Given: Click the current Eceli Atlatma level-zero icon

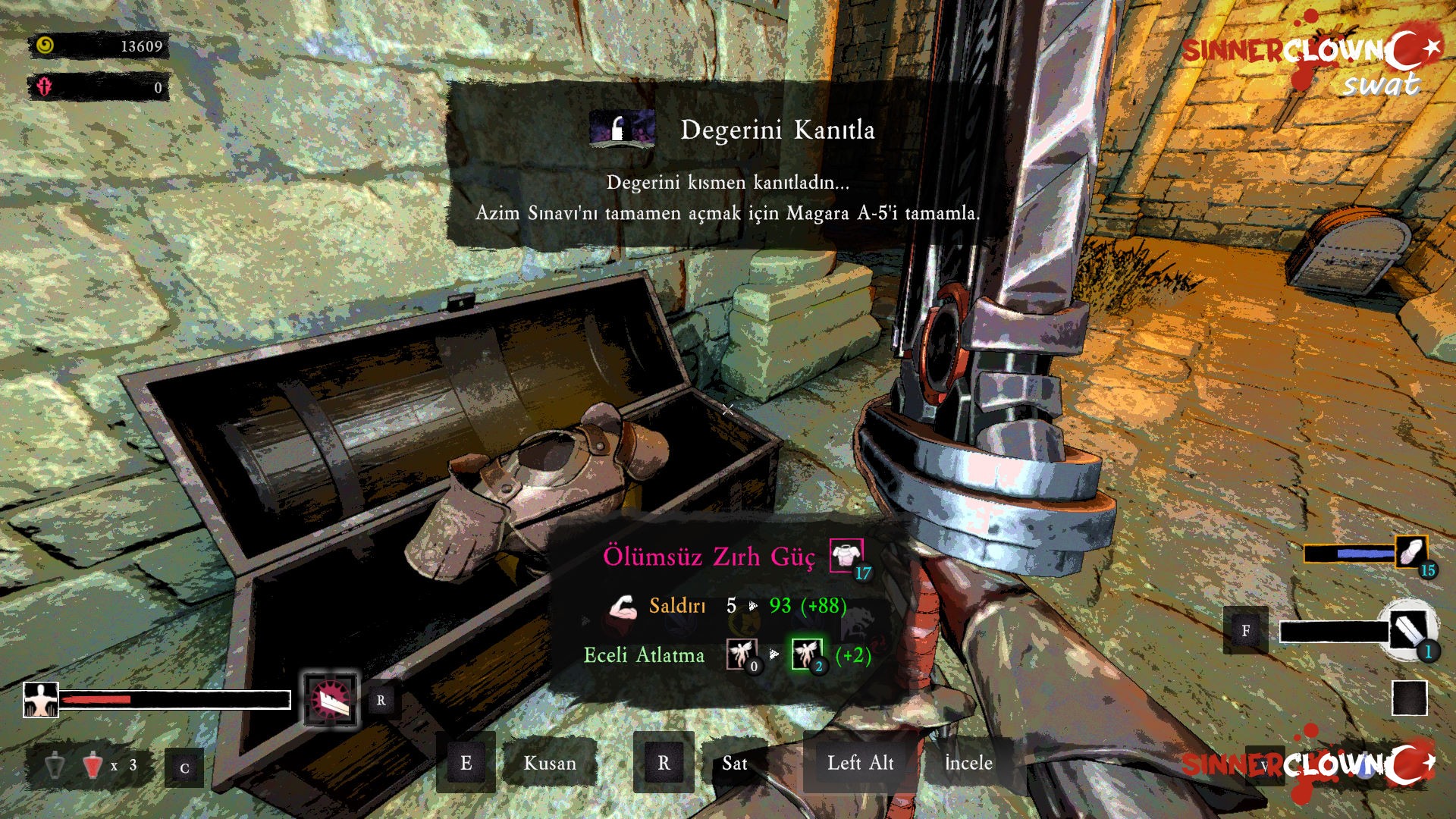Looking at the screenshot, I should 741,654.
